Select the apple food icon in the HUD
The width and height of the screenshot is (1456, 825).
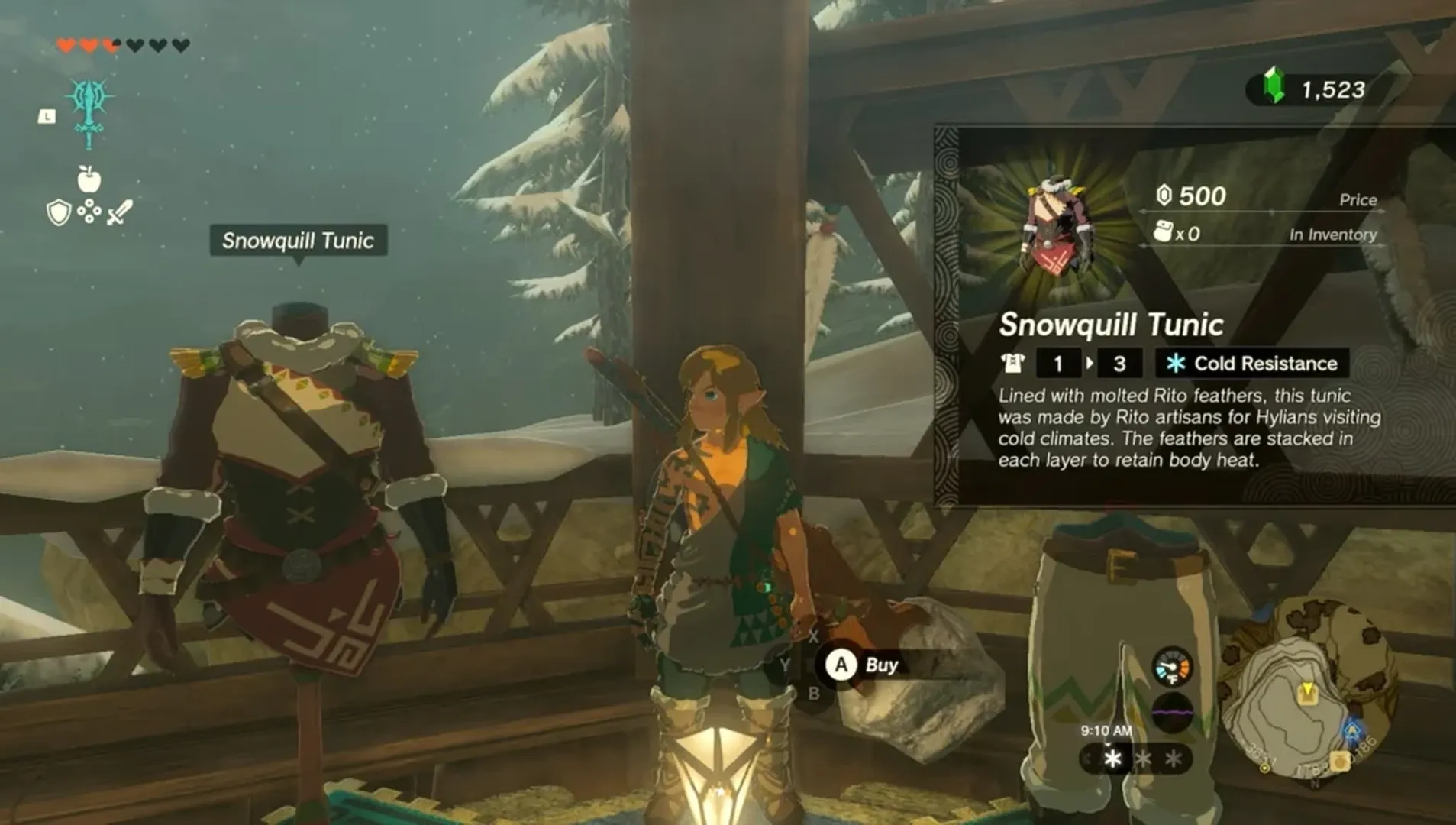[89, 179]
